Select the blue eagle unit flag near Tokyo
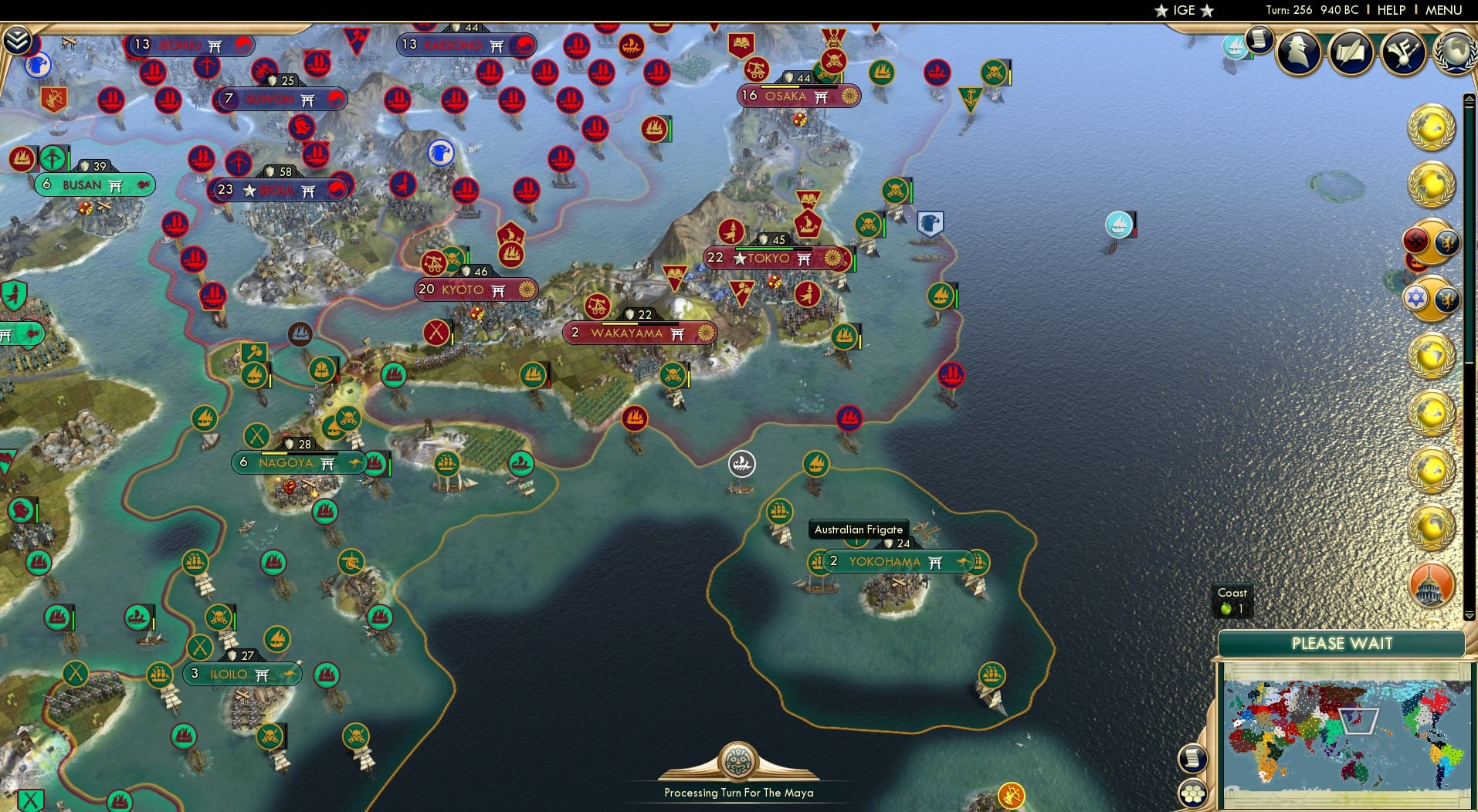Viewport: 1478px width, 812px height. click(932, 224)
